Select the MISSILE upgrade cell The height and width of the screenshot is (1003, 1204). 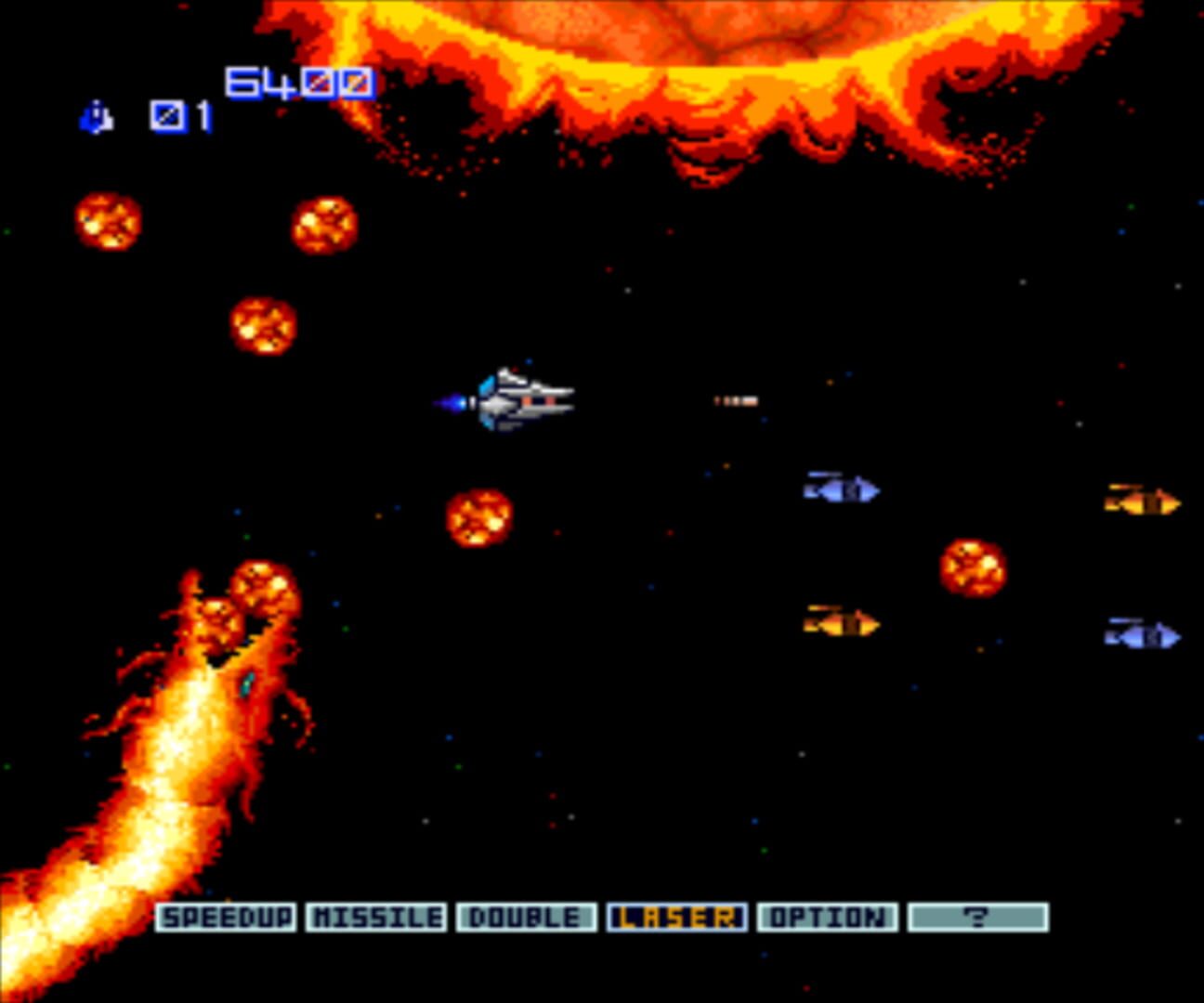[x=377, y=916]
